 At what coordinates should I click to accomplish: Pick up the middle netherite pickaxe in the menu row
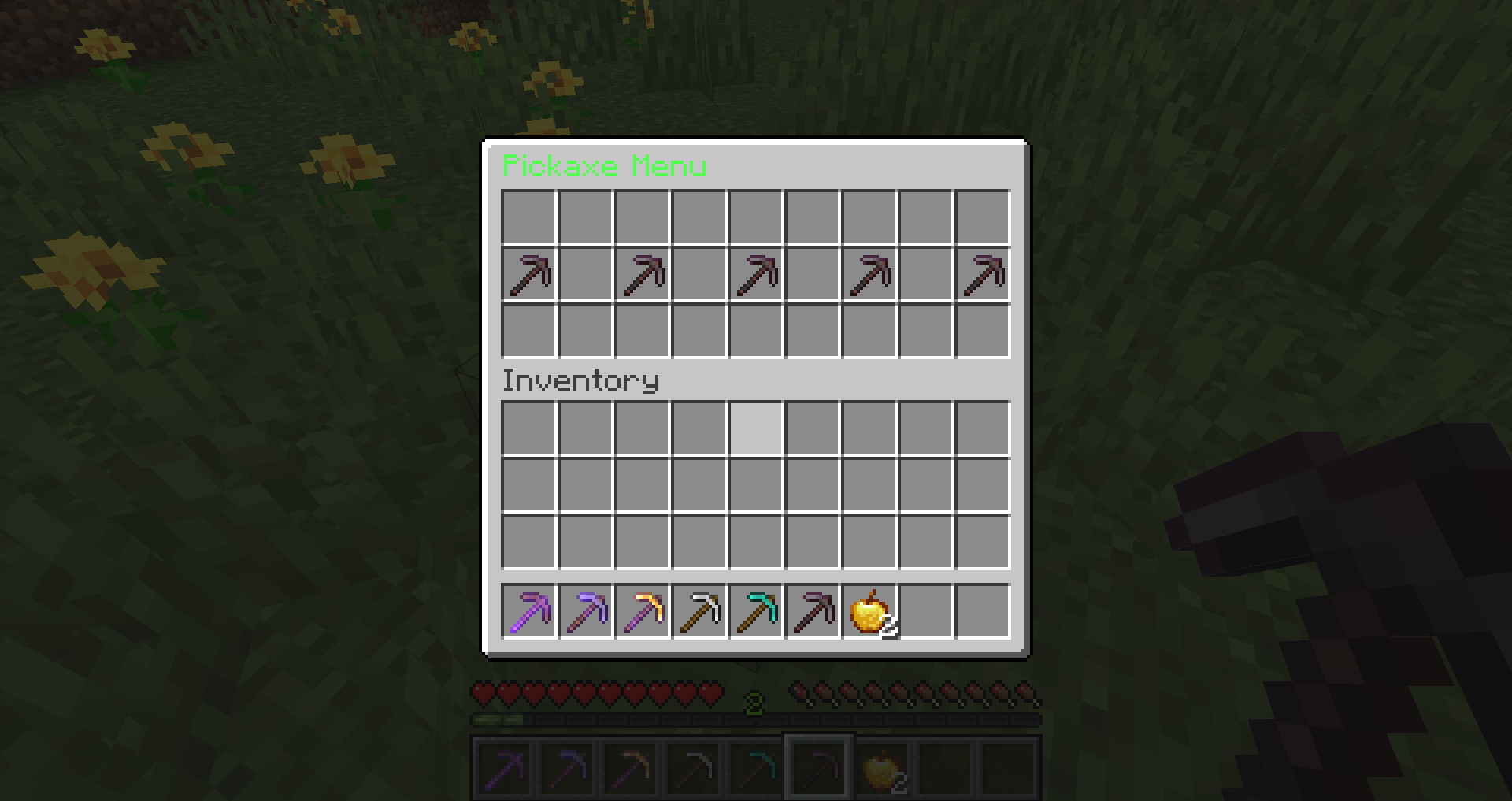pyautogui.click(x=756, y=274)
